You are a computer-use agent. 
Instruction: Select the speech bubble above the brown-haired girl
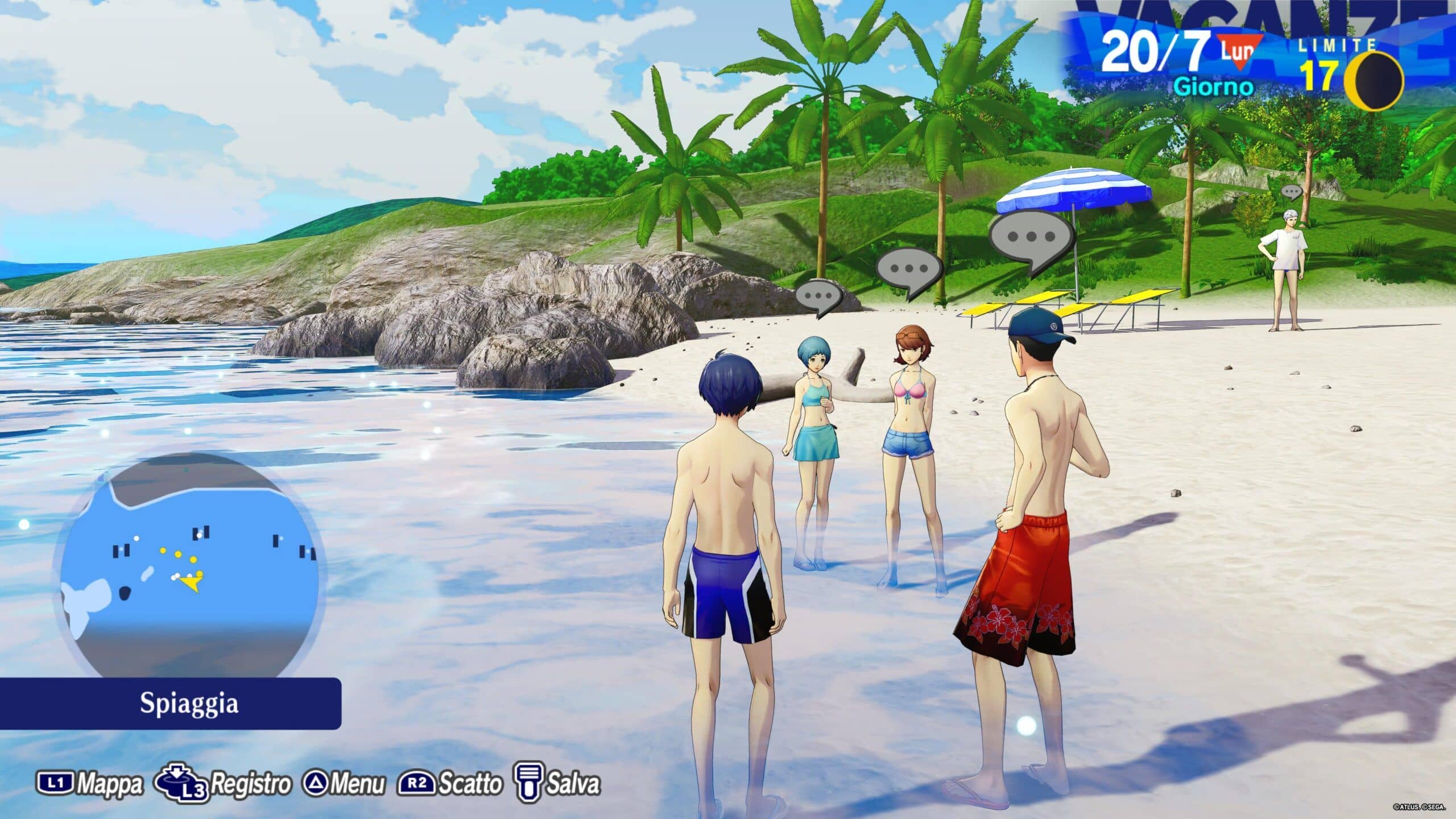pos(909,271)
